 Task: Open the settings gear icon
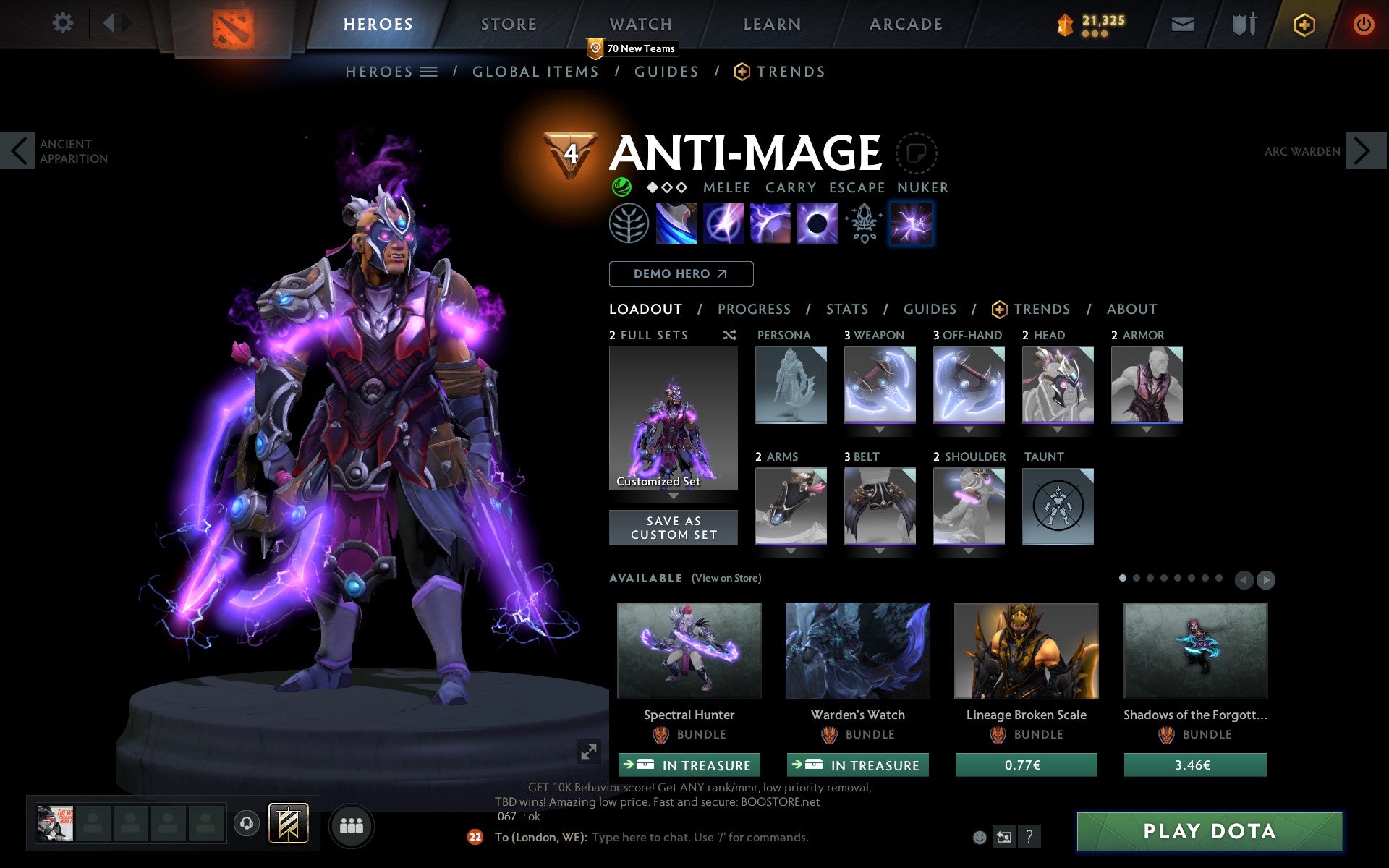click(x=64, y=23)
